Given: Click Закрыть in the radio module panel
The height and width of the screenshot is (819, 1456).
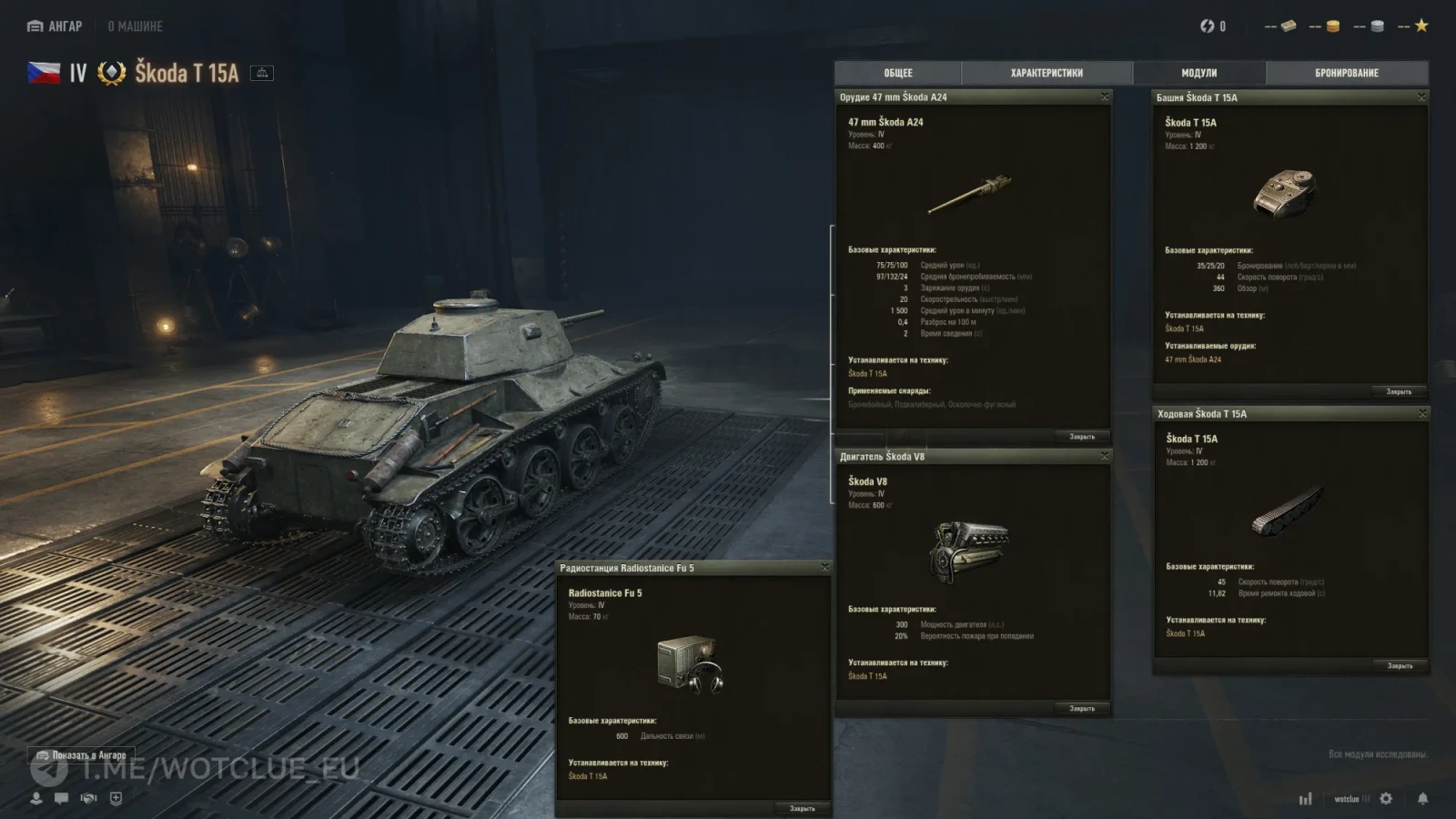Looking at the screenshot, I should pyautogui.click(x=802, y=808).
